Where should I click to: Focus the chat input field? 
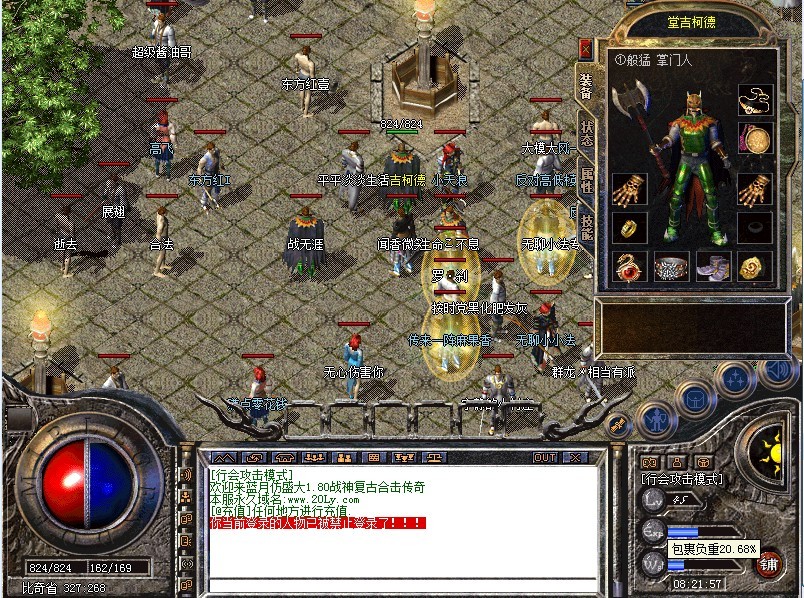(x=400, y=584)
